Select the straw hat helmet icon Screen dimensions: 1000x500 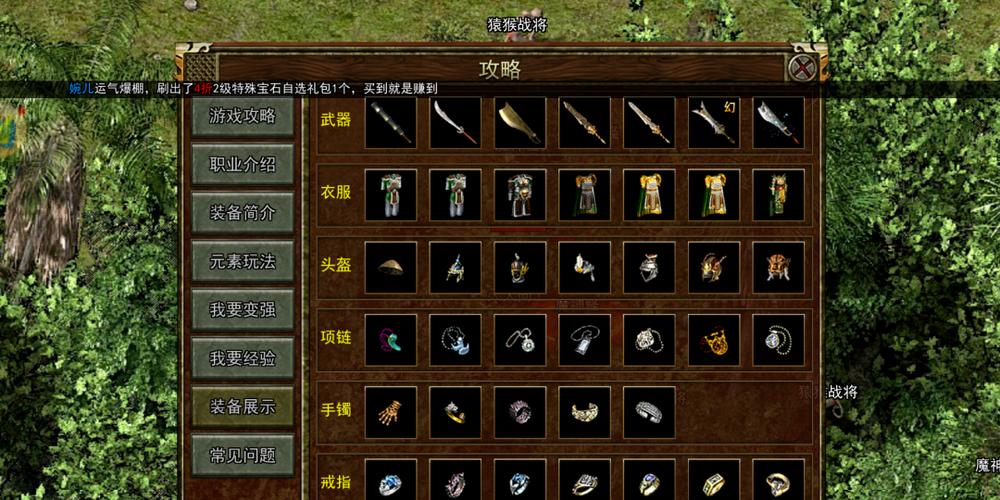tap(391, 267)
